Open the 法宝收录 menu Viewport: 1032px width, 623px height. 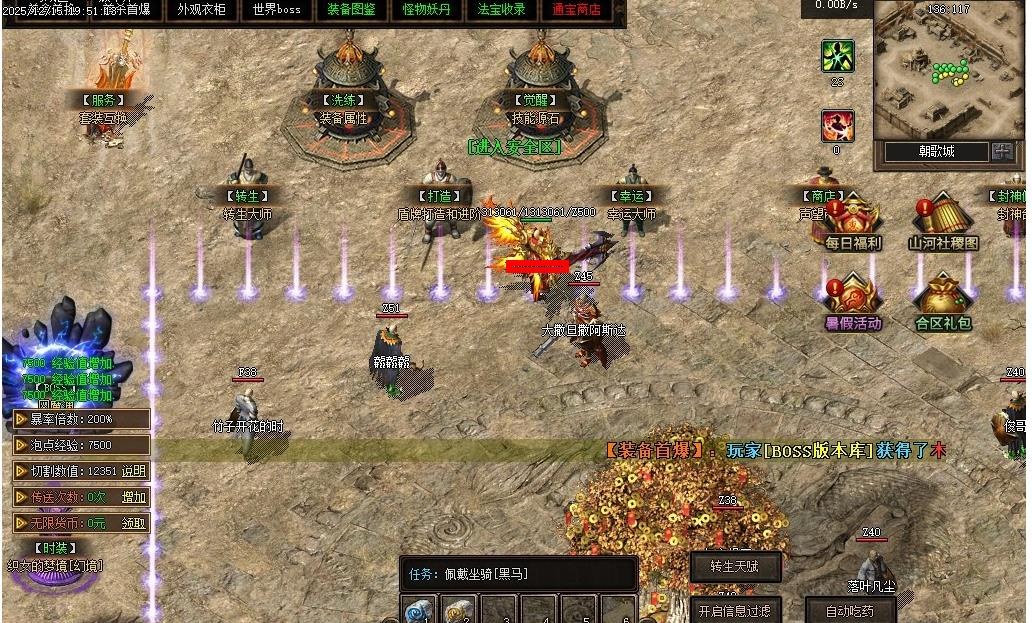tap(501, 10)
